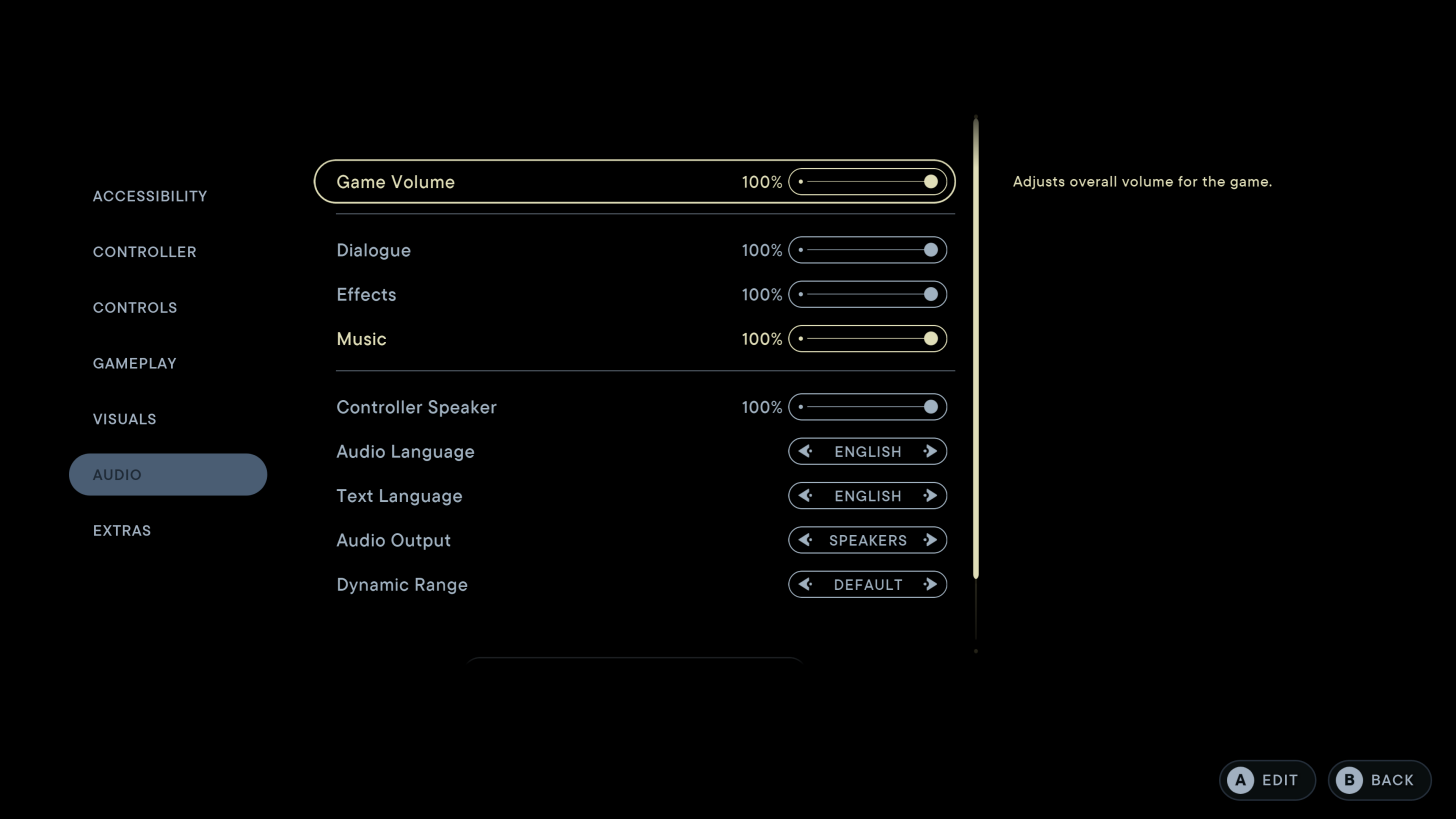Click the left arrow on Audio Language

pos(806,451)
